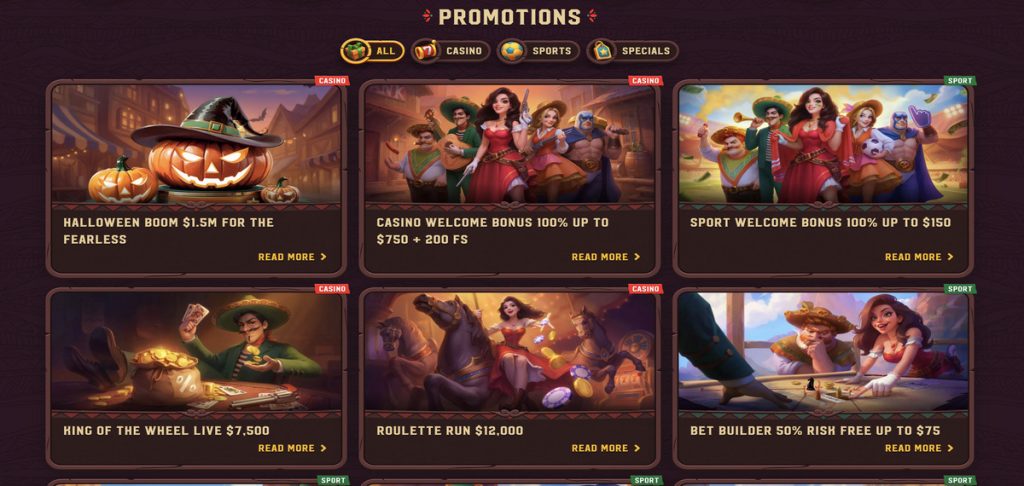Viewport: 1024px width, 486px height.
Task: Open the Sport Welcome Bonus banner image
Action: pyautogui.click(x=823, y=144)
